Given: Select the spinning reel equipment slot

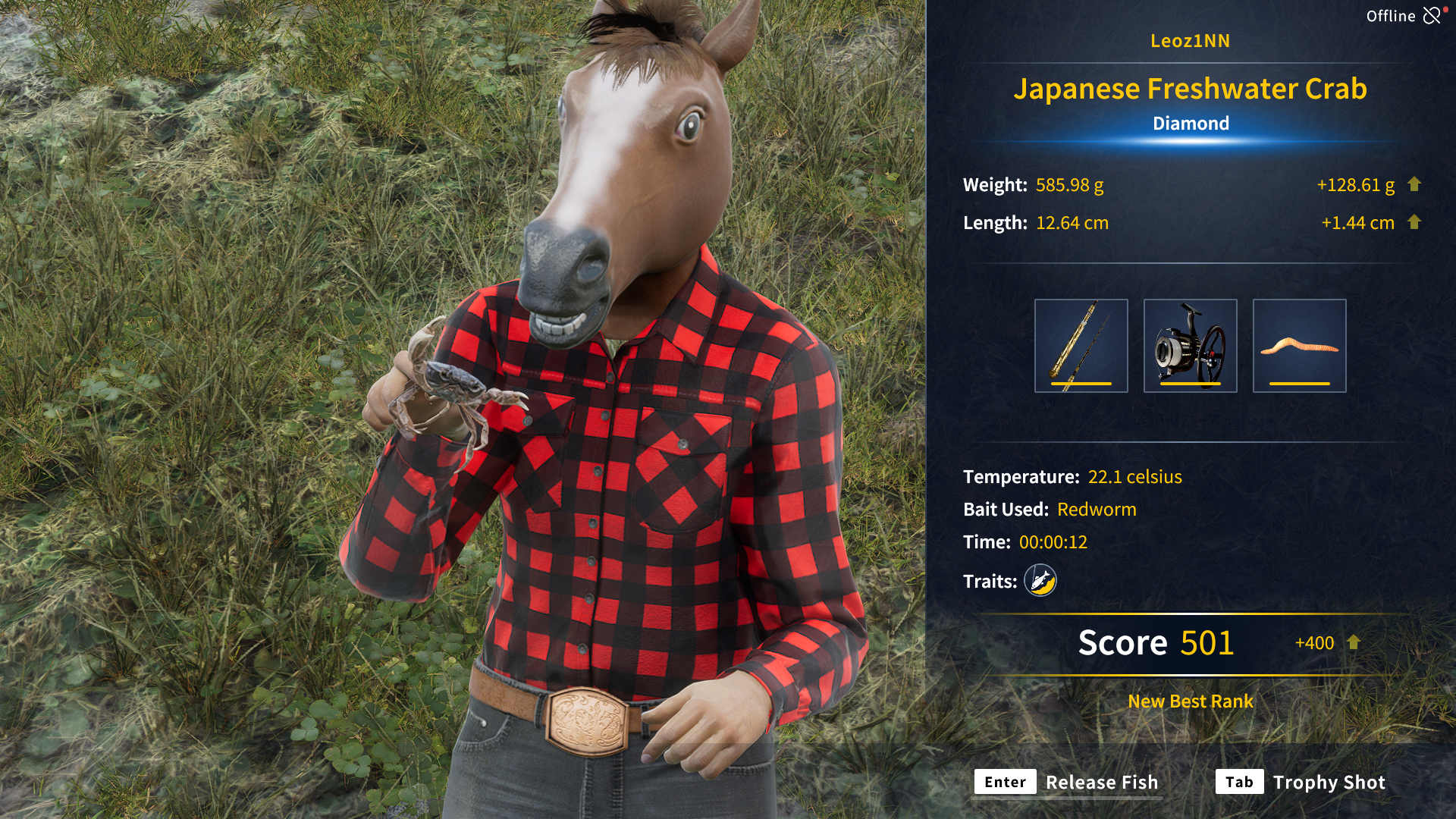Looking at the screenshot, I should (1190, 346).
